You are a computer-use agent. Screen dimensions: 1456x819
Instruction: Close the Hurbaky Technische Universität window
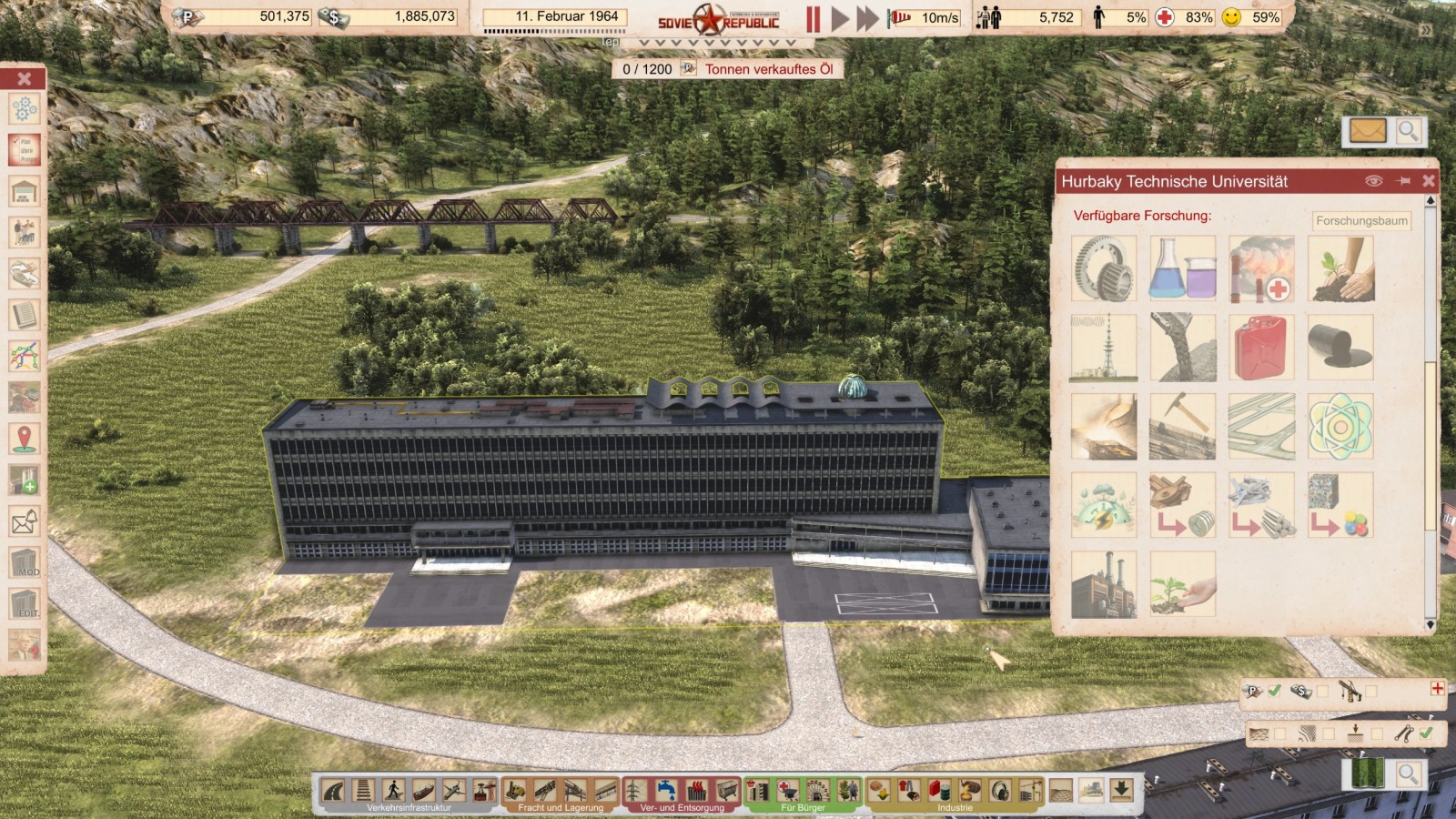1429,181
